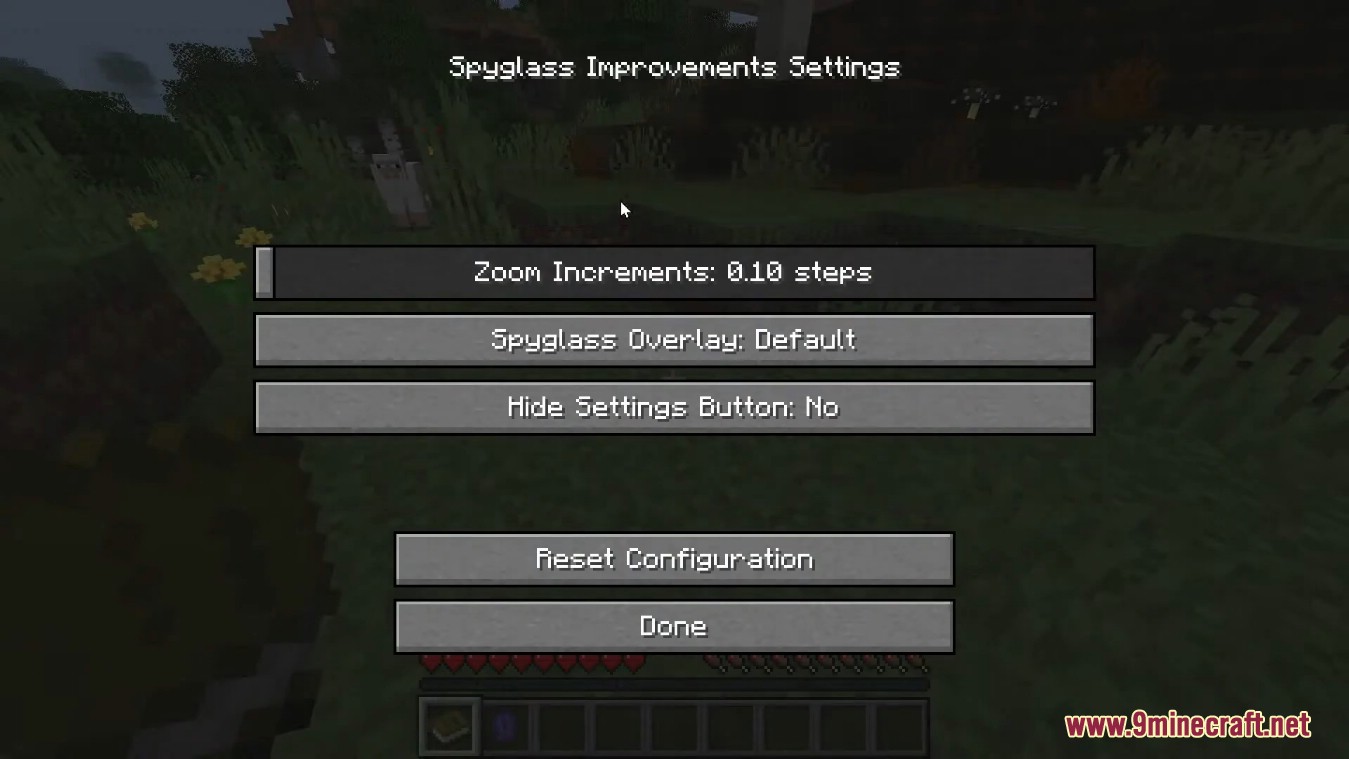Click the Spyglass Improvements Settings title
Screen dimensions: 1349x759
[674, 67]
